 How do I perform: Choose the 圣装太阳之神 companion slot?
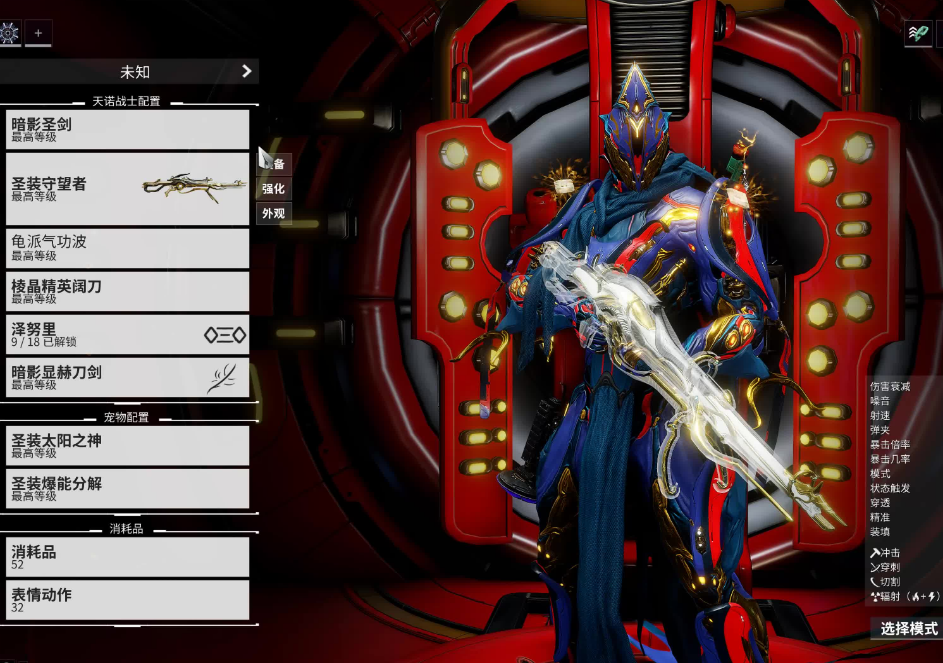(x=125, y=445)
